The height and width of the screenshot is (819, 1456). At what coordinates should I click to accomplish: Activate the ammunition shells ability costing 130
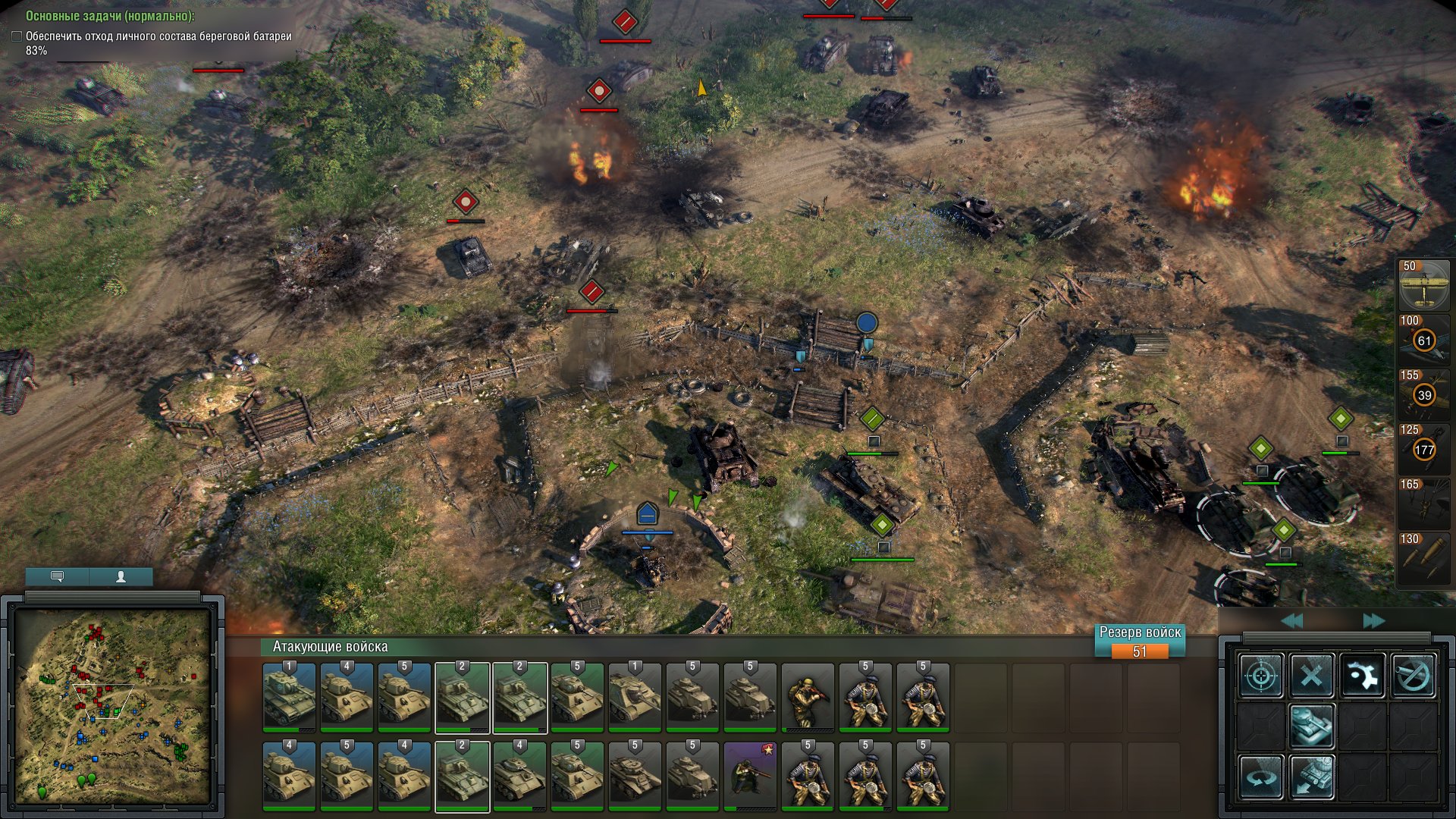(x=1423, y=559)
